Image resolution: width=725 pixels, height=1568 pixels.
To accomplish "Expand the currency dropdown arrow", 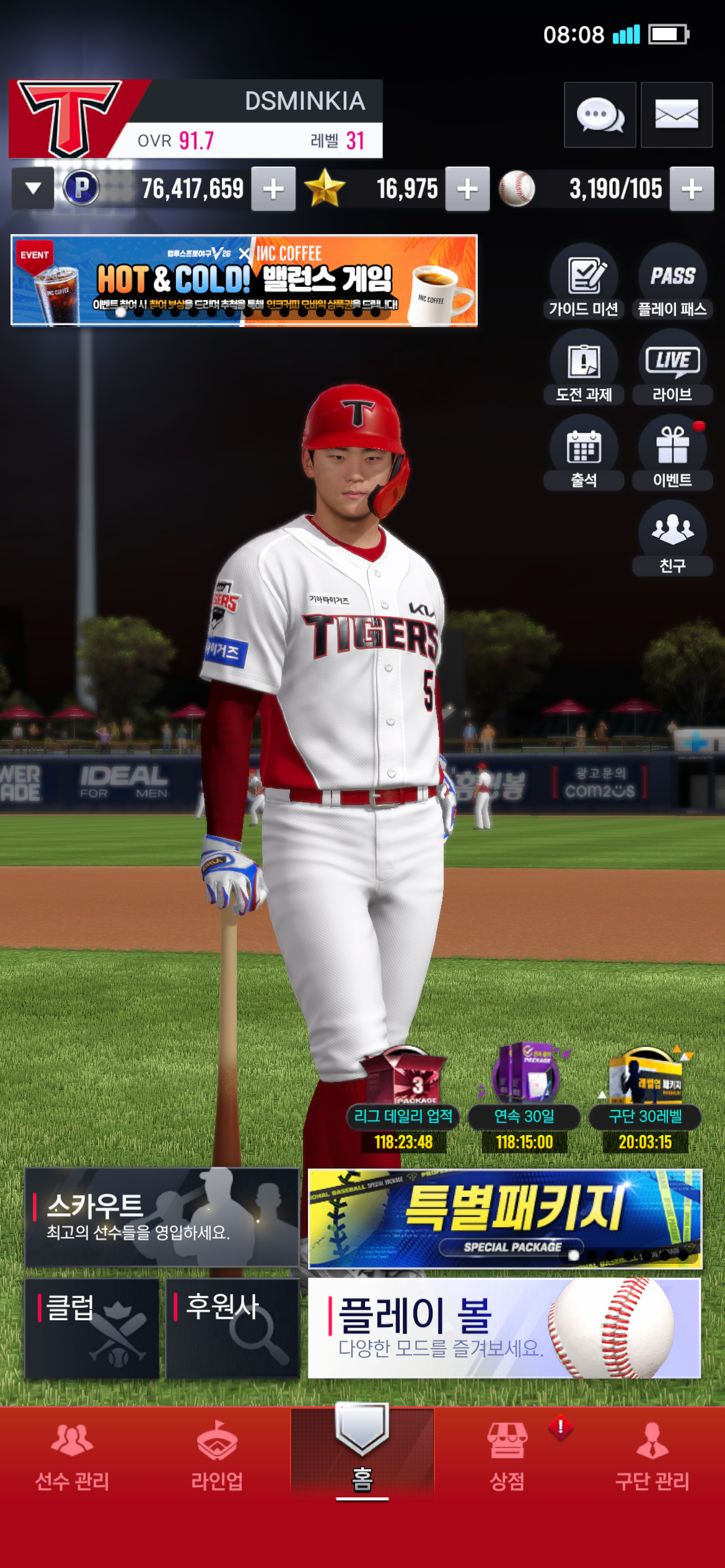I will pos(33,188).
